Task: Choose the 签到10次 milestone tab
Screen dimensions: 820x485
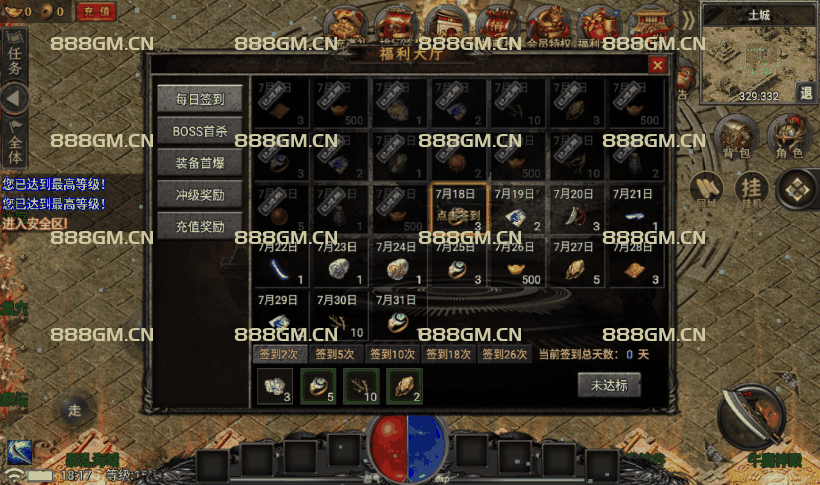Action: pos(392,353)
